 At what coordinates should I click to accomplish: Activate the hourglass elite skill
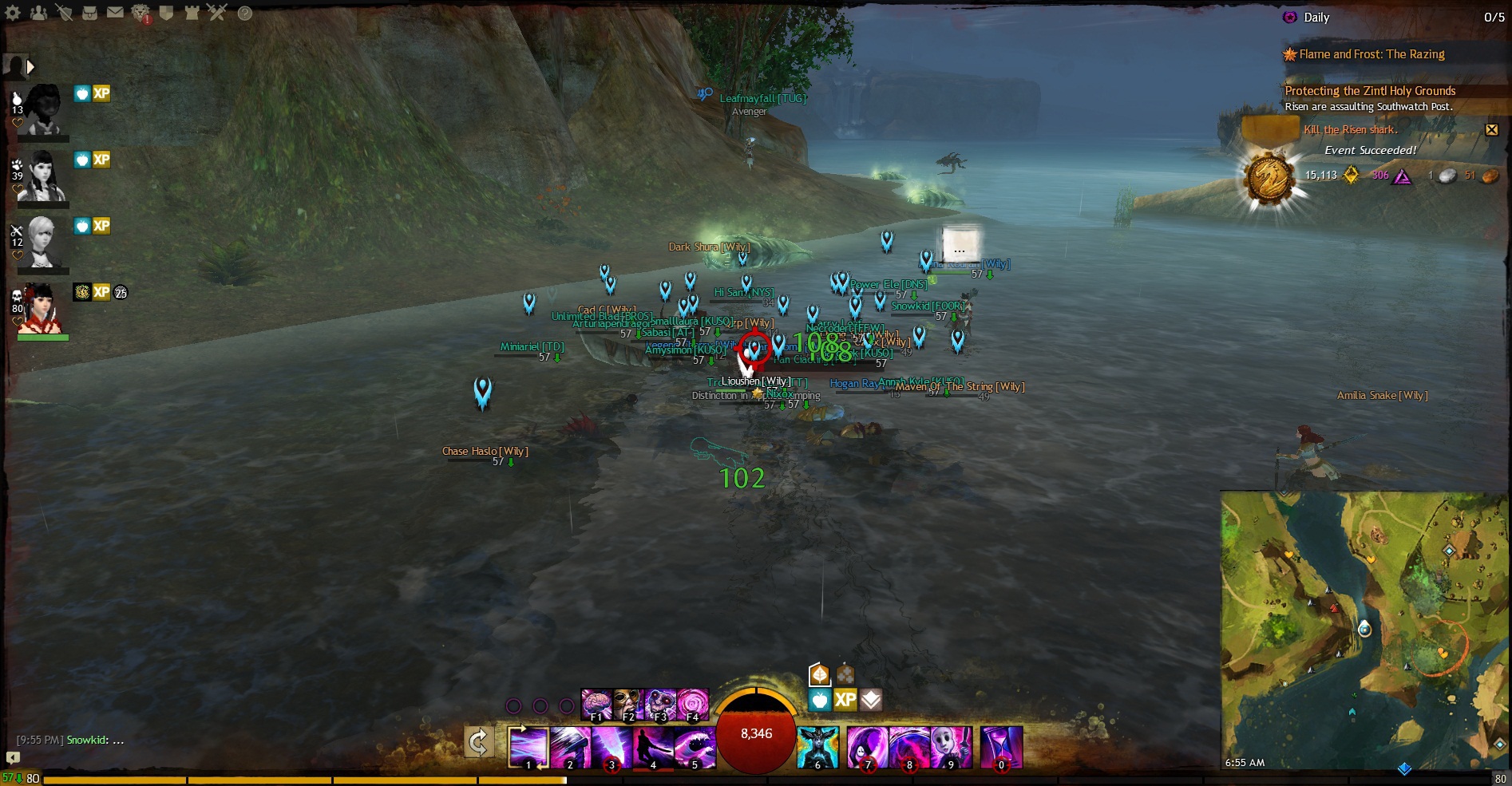pos(1001,747)
